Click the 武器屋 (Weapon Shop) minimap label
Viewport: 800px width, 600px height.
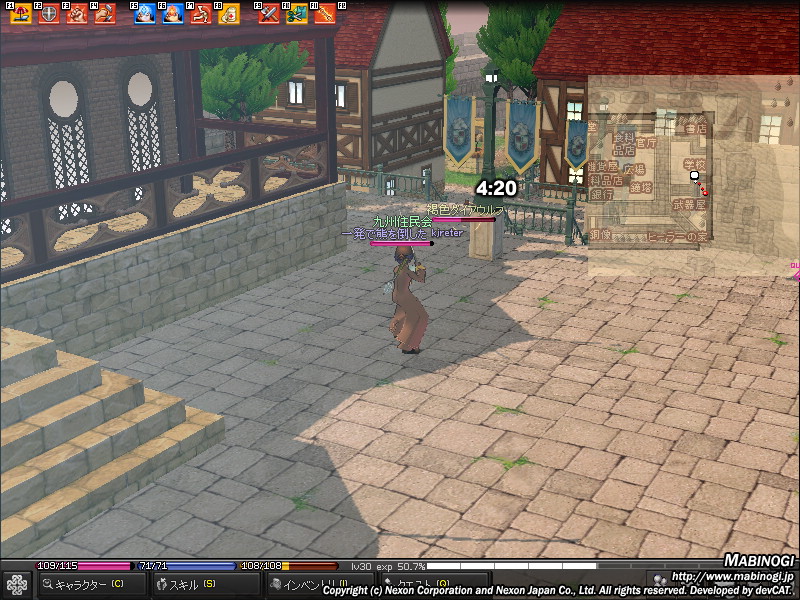click(x=689, y=204)
